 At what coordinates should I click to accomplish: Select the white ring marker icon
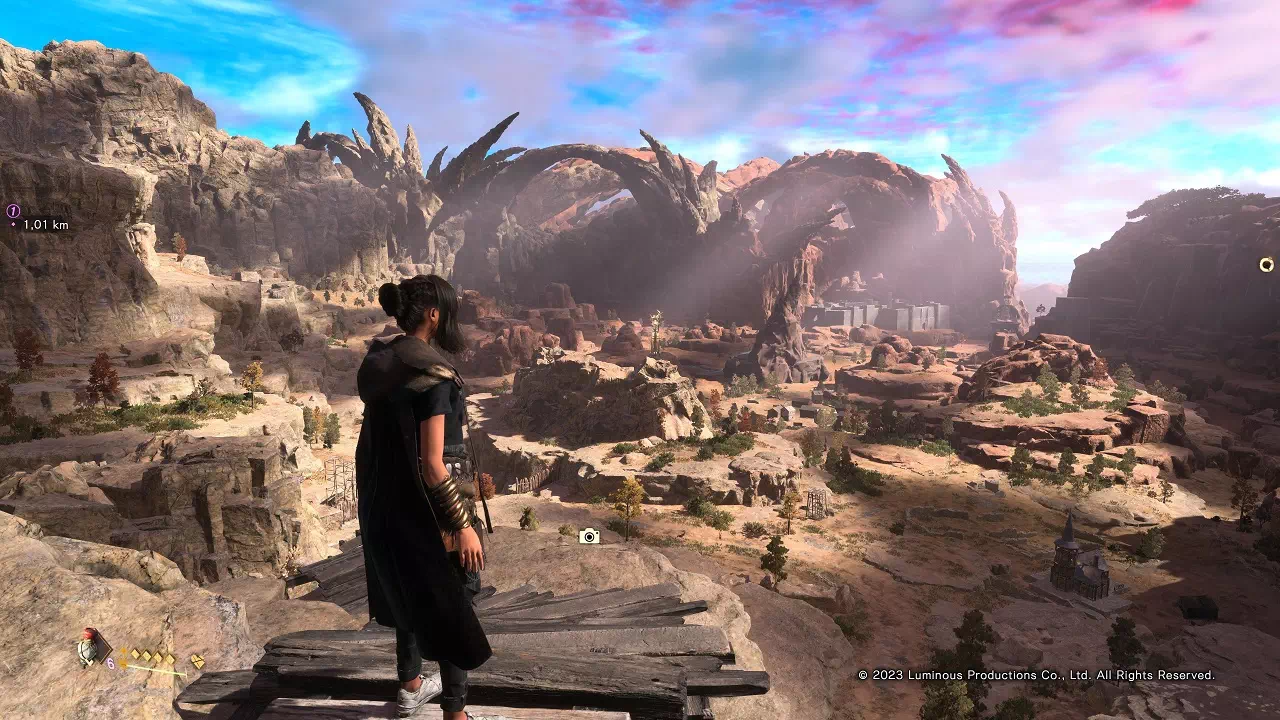(1266, 264)
